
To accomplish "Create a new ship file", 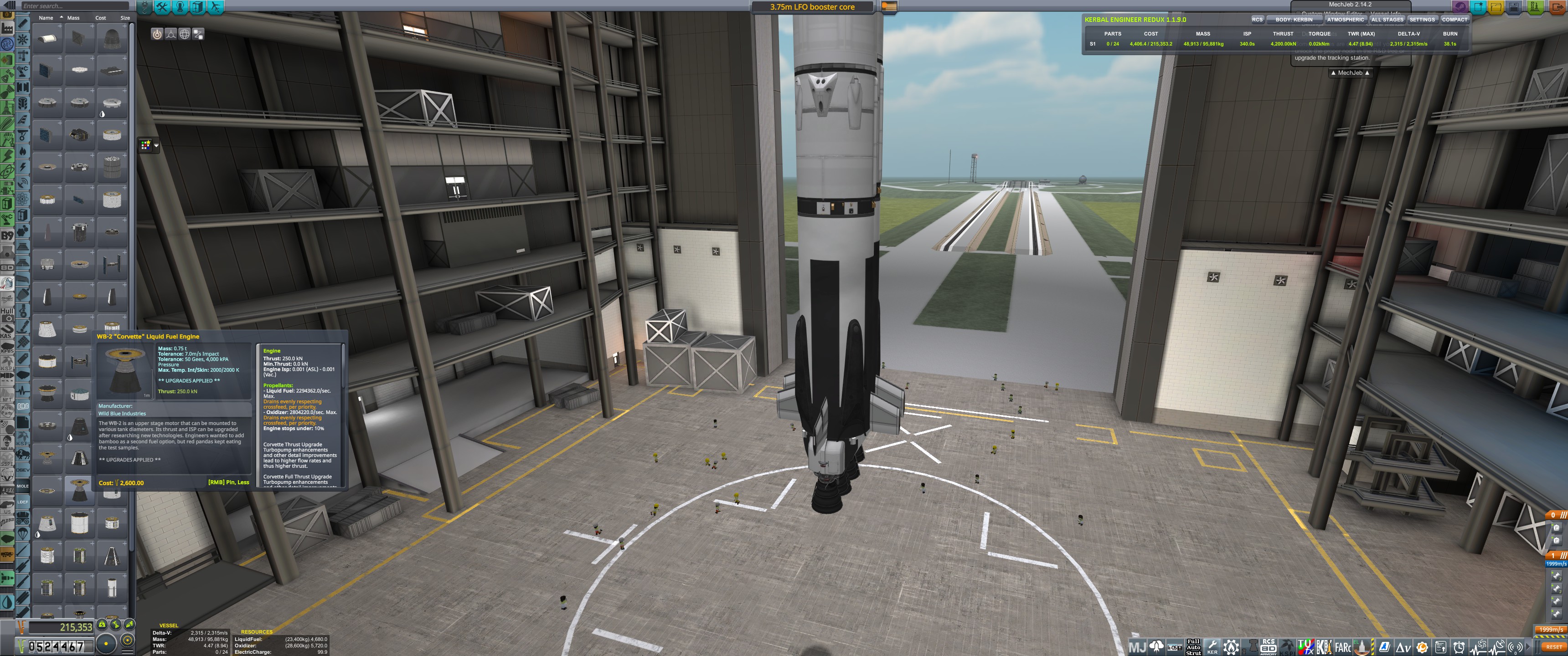I will [x=1478, y=7].
